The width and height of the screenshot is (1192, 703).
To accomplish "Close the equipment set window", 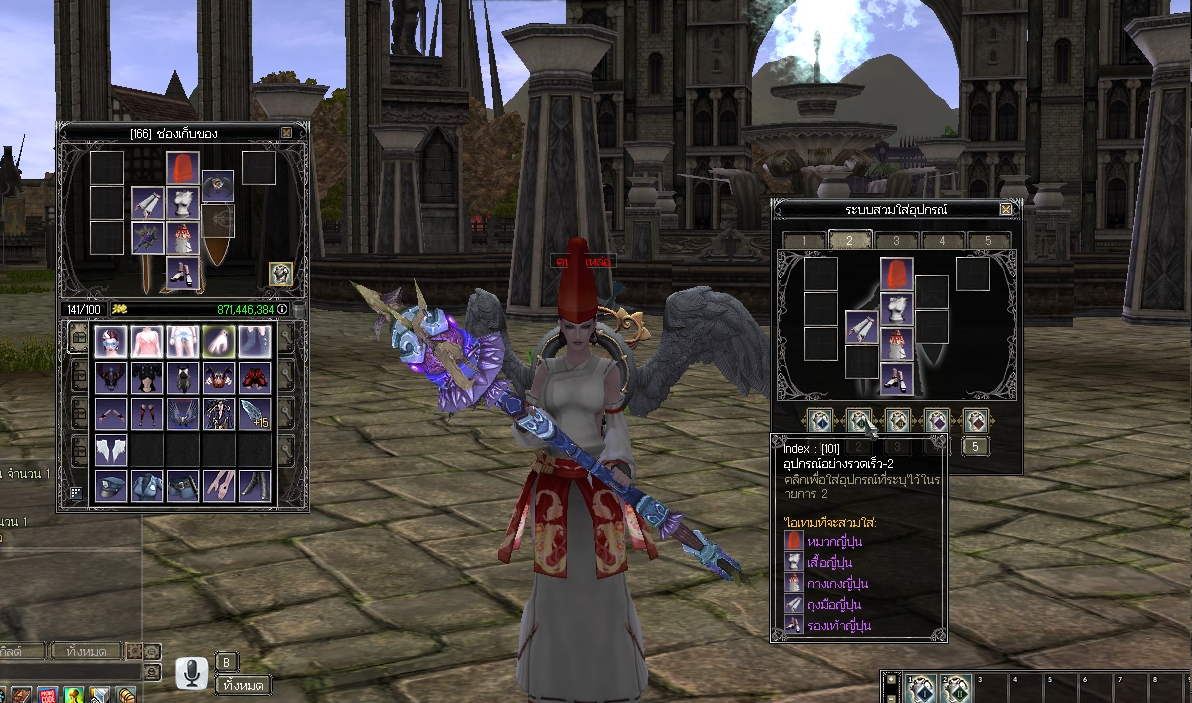I will coord(1006,209).
